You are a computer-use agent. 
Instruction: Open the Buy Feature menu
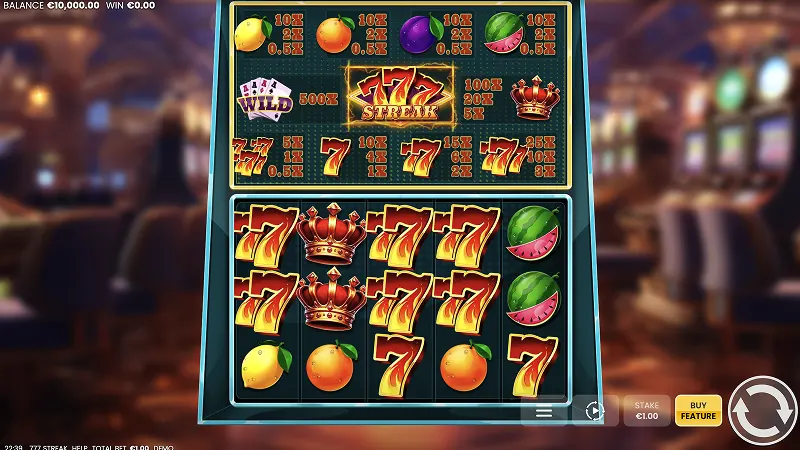click(x=698, y=410)
